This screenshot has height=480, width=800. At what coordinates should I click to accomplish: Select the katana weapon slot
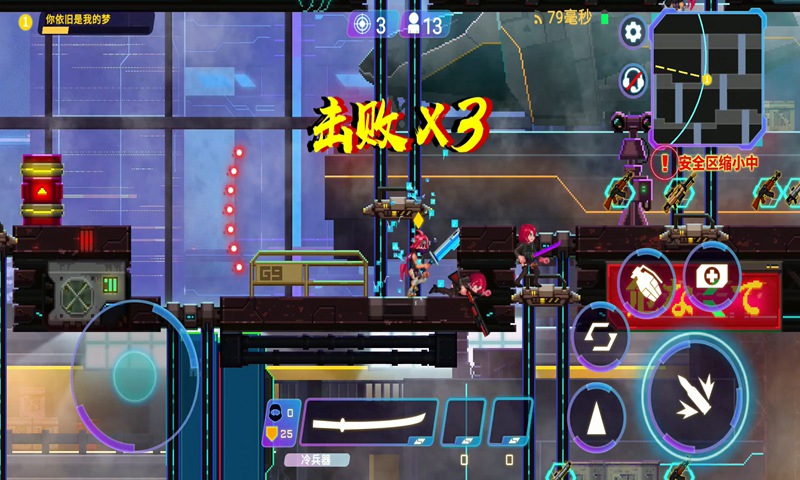point(369,421)
